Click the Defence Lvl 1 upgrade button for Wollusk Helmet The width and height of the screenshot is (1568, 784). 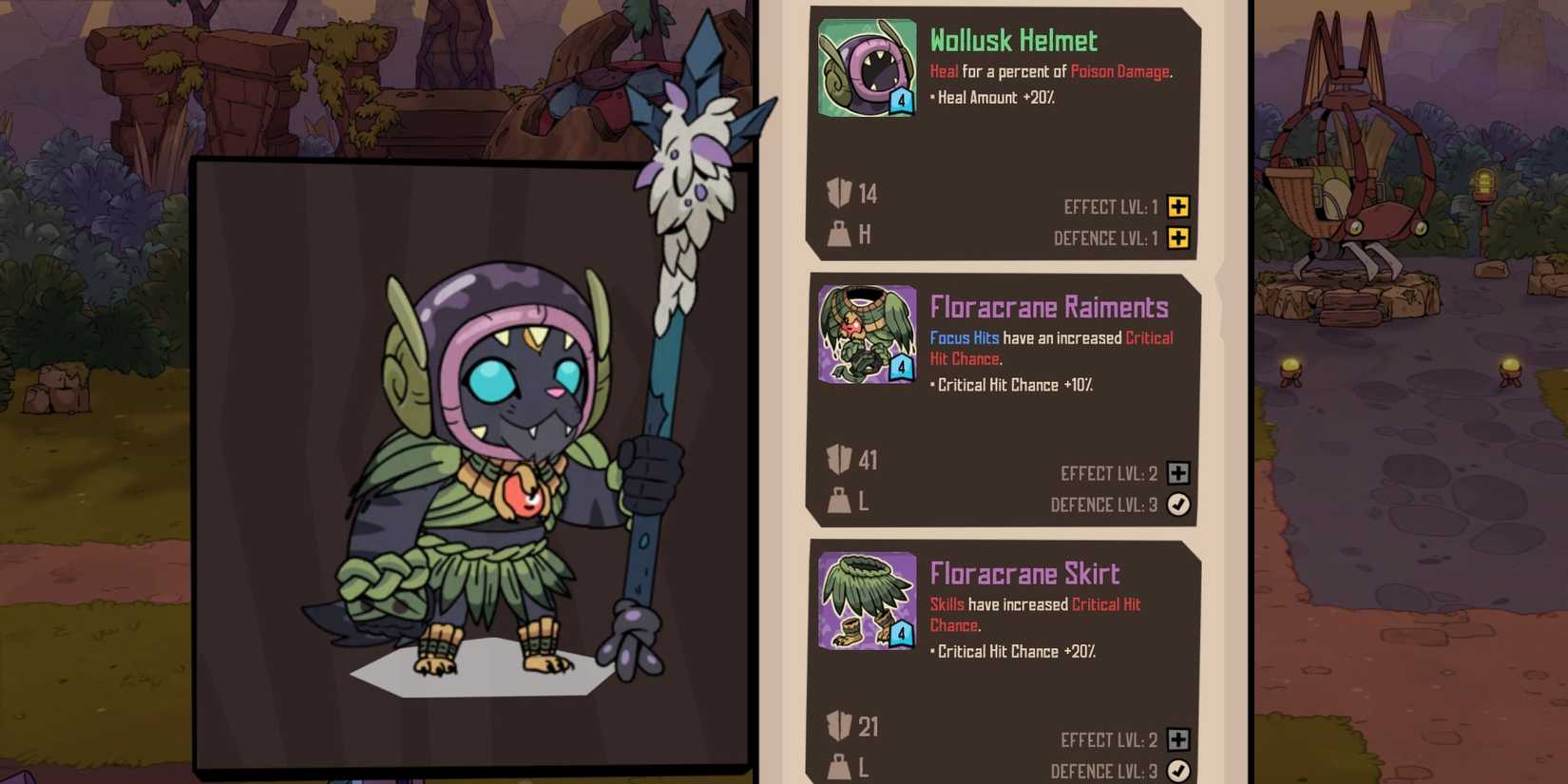pos(1178,239)
